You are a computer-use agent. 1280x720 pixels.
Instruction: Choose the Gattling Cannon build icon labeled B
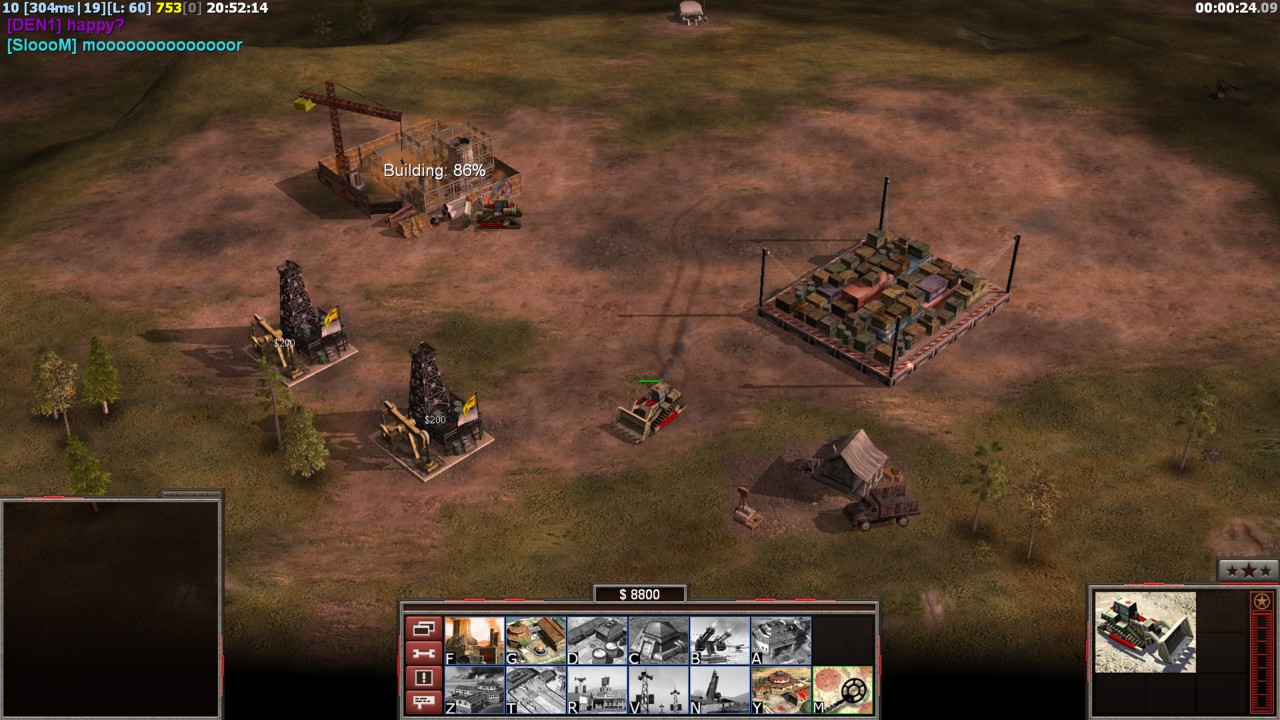[720, 641]
